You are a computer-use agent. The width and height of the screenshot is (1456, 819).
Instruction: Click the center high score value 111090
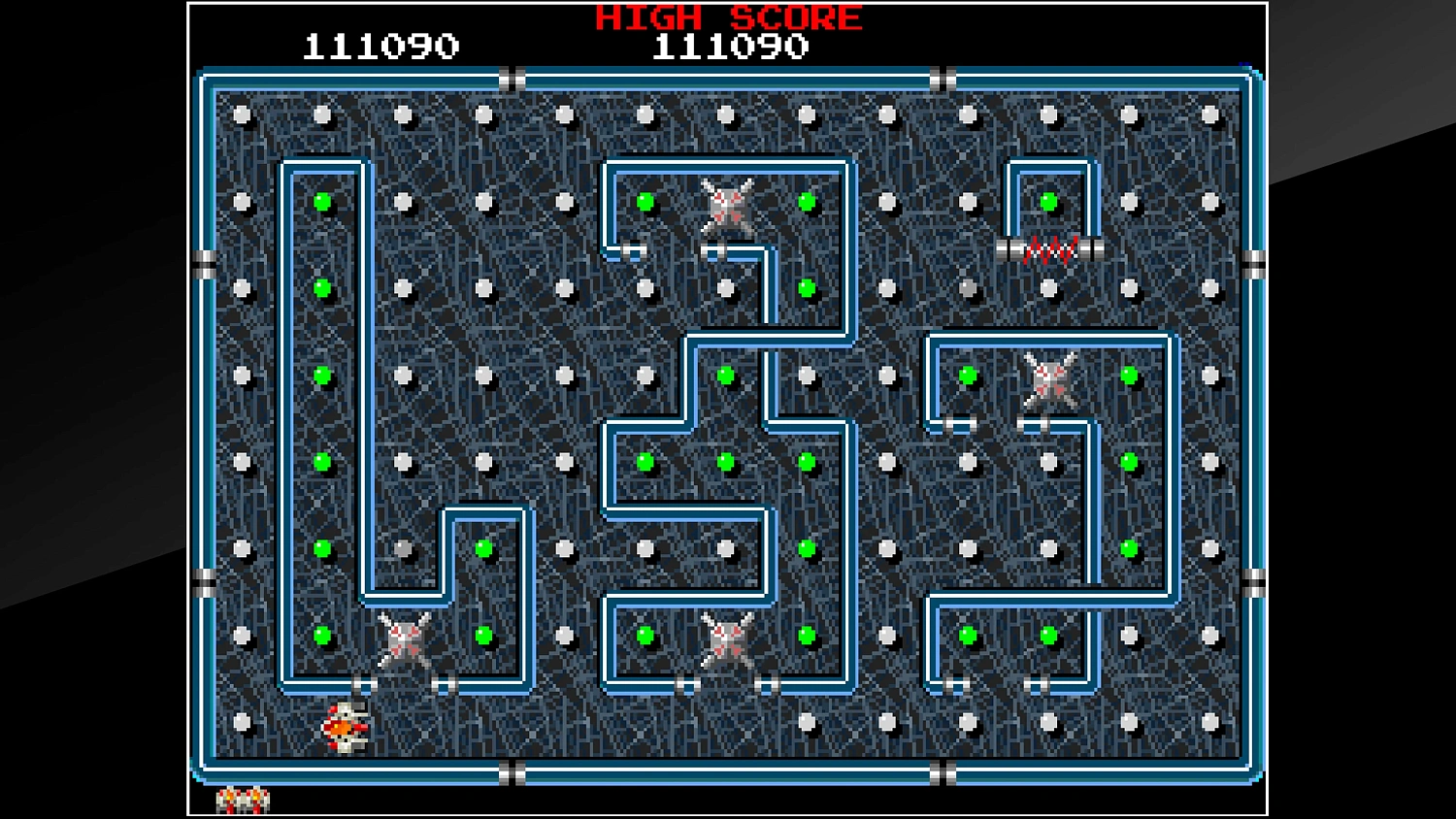click(x=730, y=45)
